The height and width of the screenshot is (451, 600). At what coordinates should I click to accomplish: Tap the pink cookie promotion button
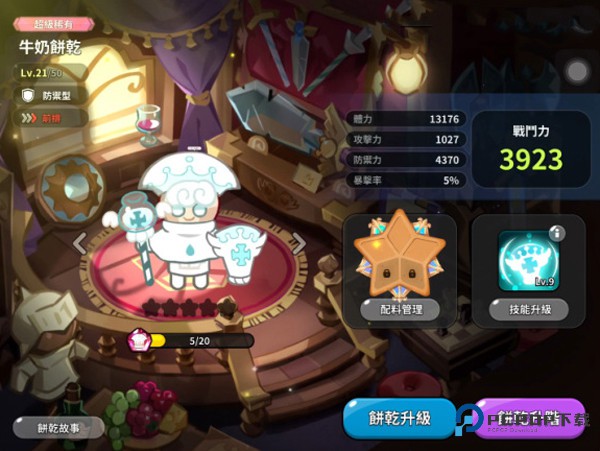click(x=528, y=418)
